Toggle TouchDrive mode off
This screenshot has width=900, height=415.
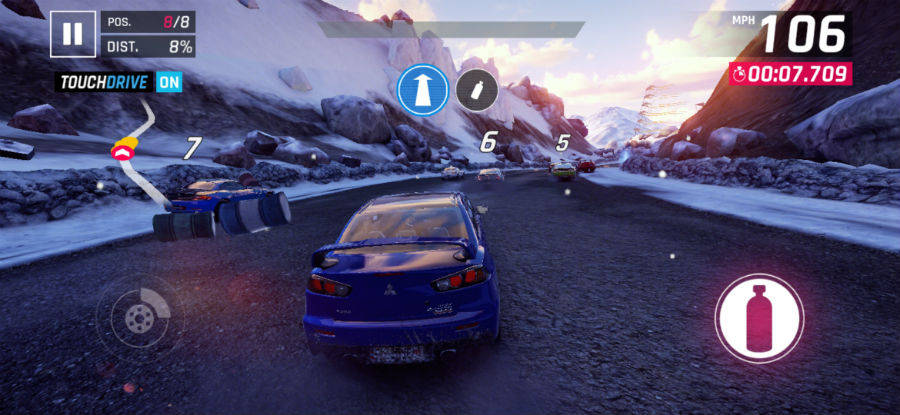point(169,82)
